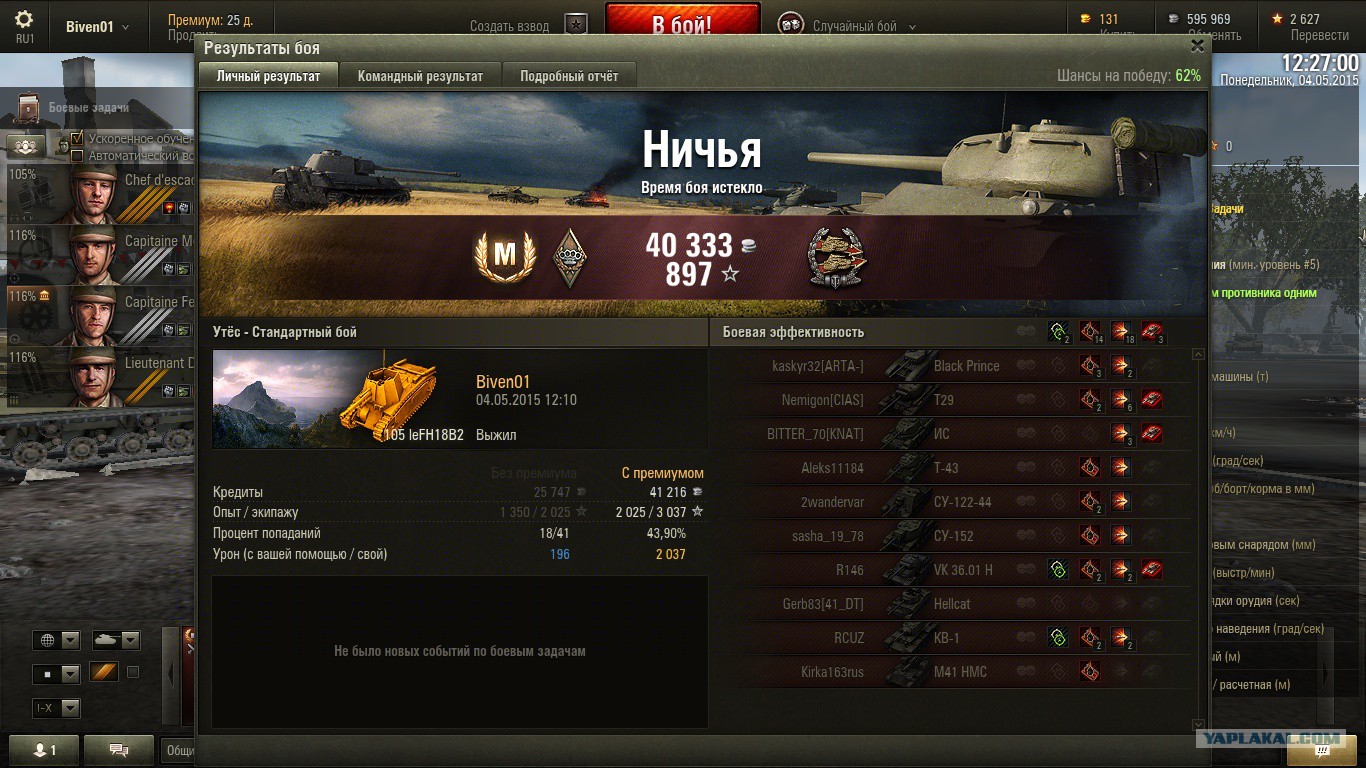The height and width of the screenshot is (768, 1366).
Task: Toggle the Ускоренное обучение checkbox
Action: coord(77,139)
